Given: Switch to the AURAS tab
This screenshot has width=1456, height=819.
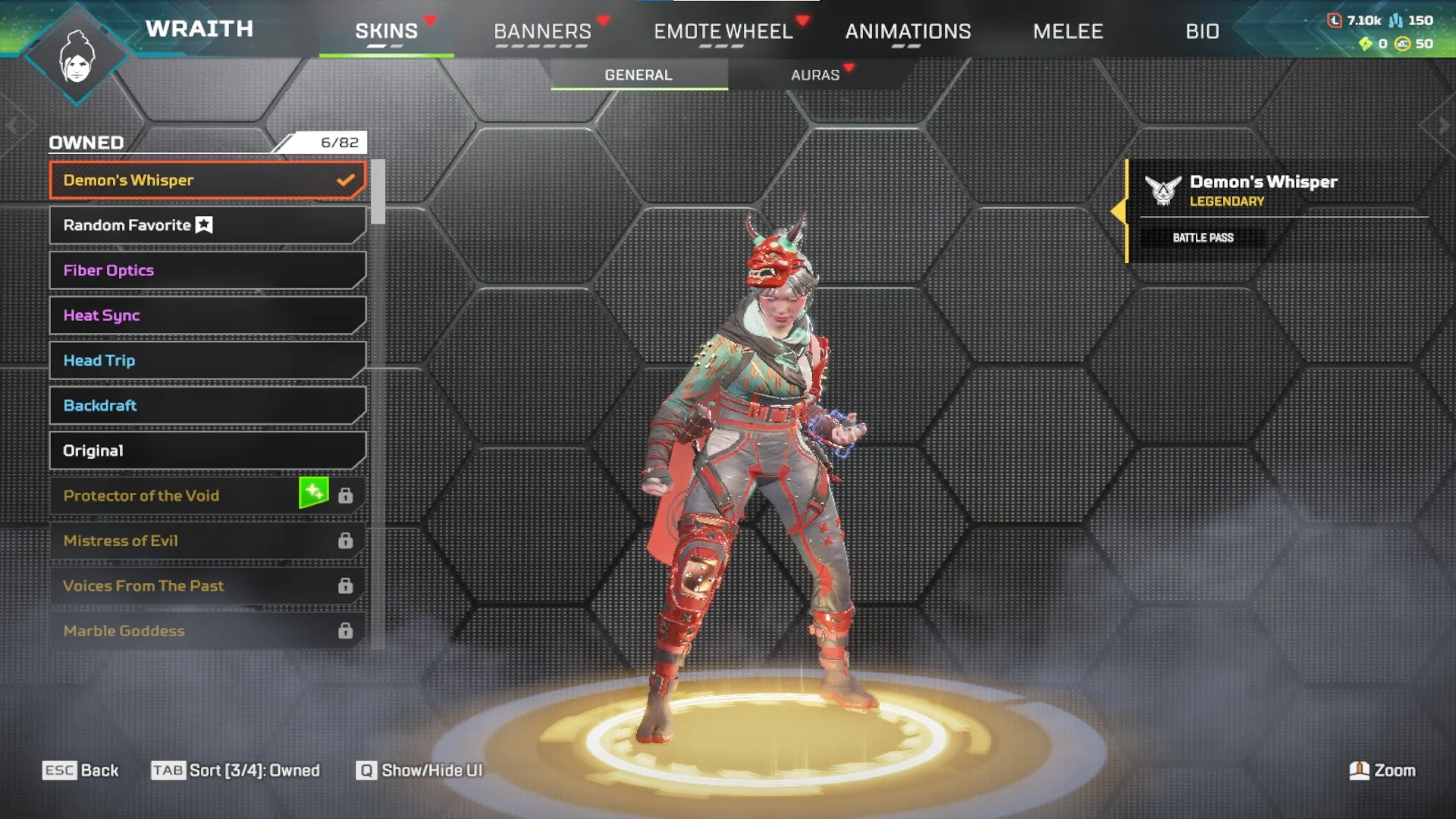Looking at the screenshot, I should click(814, 74).
